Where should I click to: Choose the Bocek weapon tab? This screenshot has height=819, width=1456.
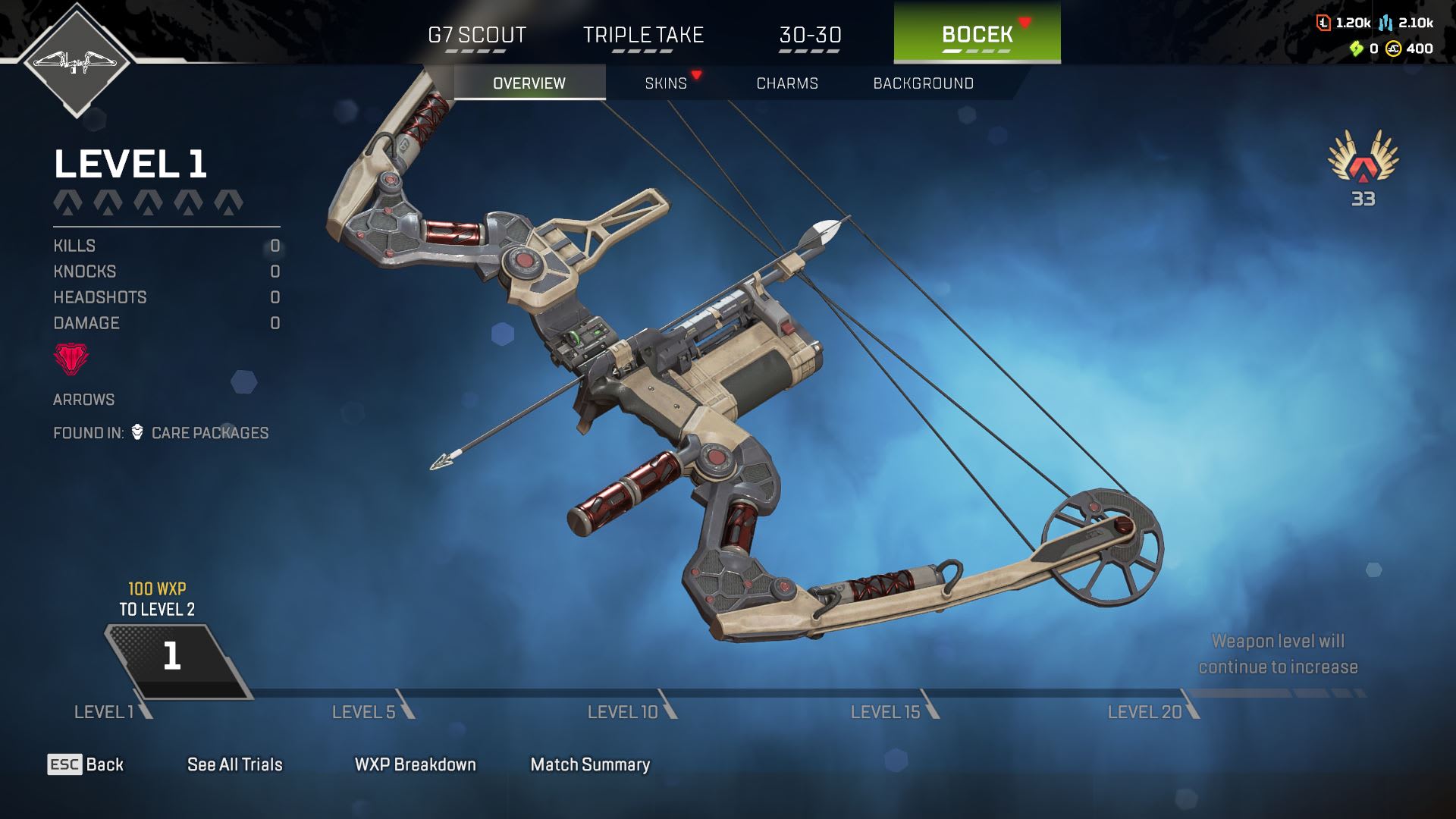pos(977,33)
